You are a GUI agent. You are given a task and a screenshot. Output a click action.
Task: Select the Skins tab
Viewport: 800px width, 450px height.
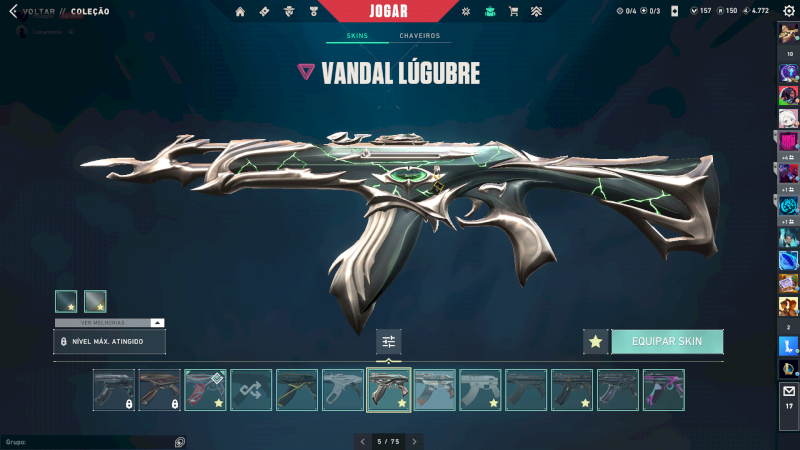click(x=357, y=36)
